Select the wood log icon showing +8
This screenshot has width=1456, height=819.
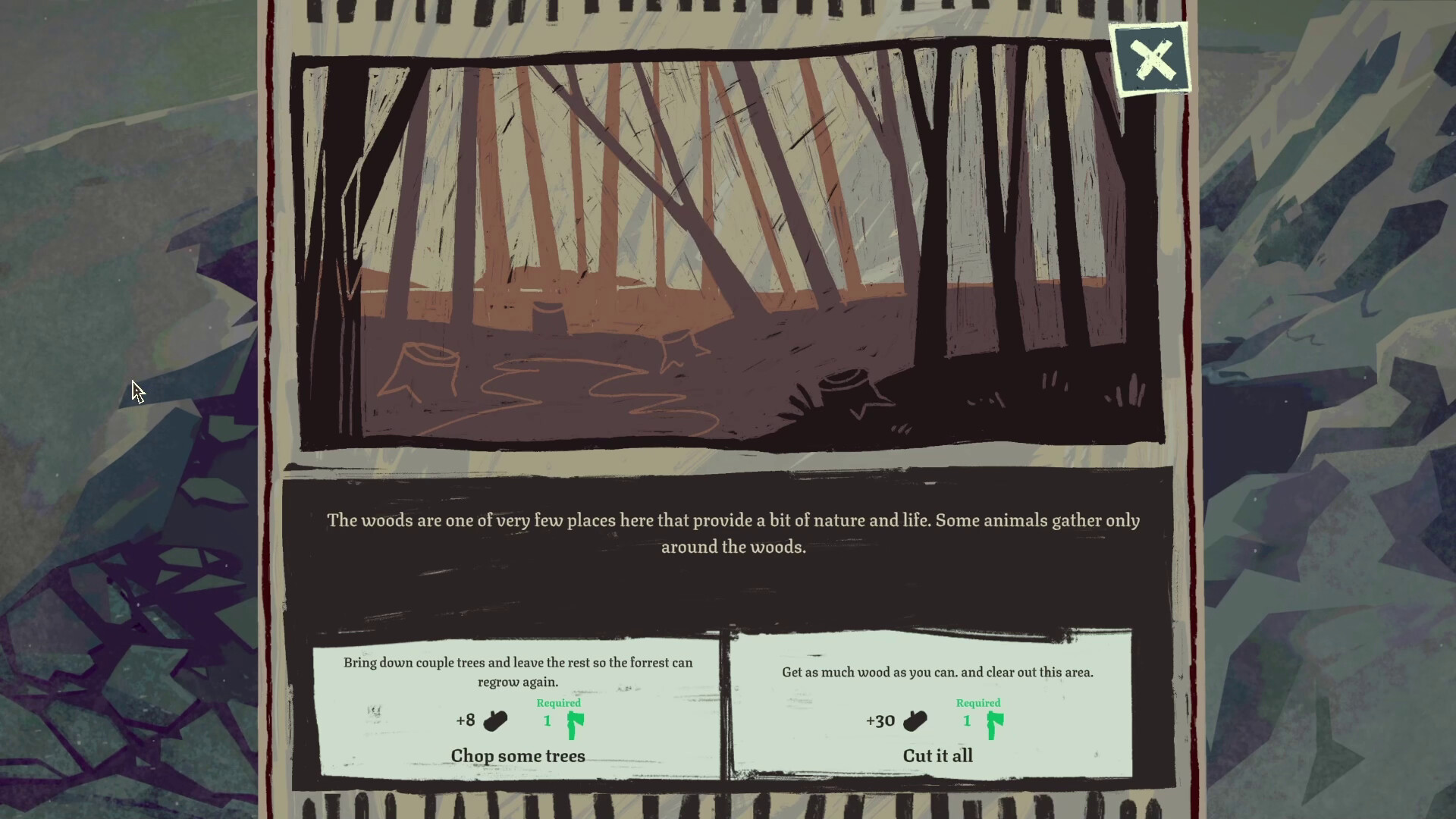point(496,720)
